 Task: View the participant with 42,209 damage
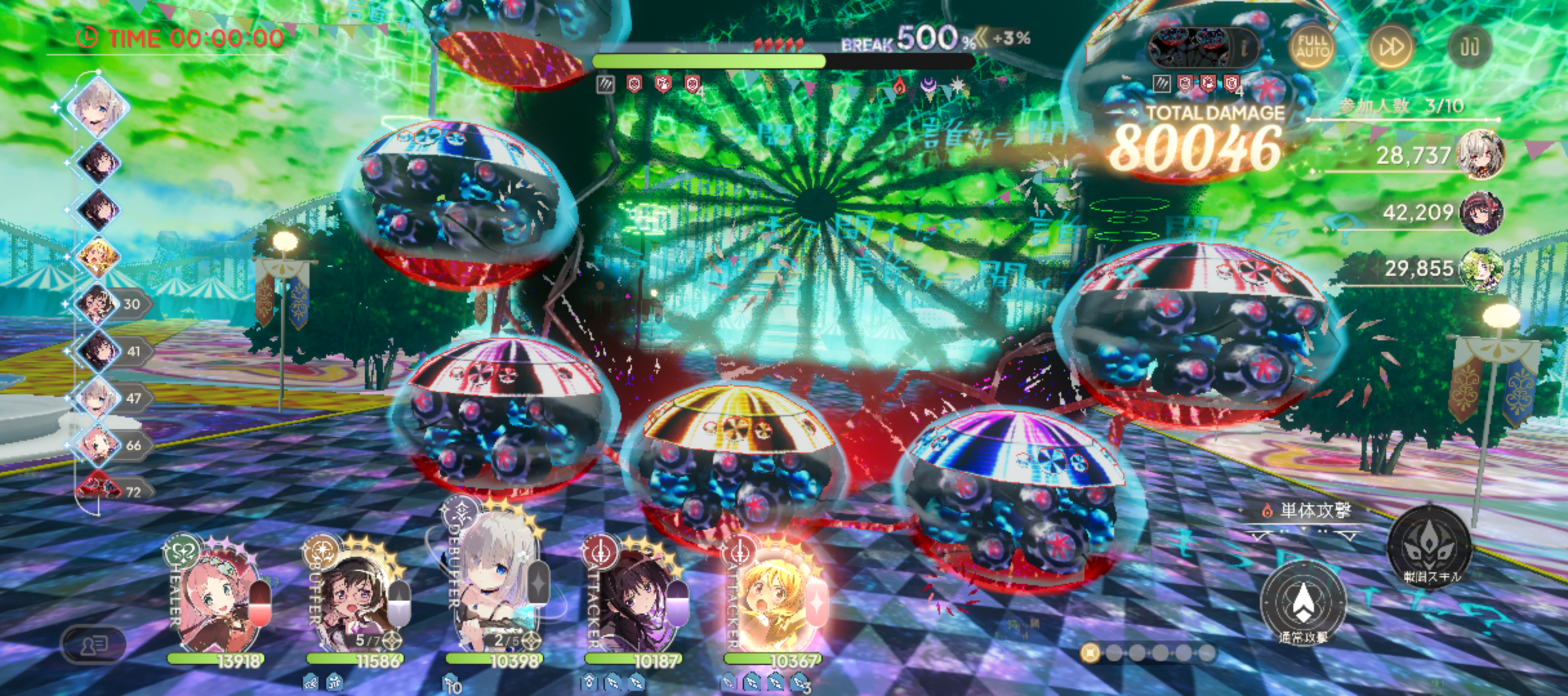click(1480, 212)
